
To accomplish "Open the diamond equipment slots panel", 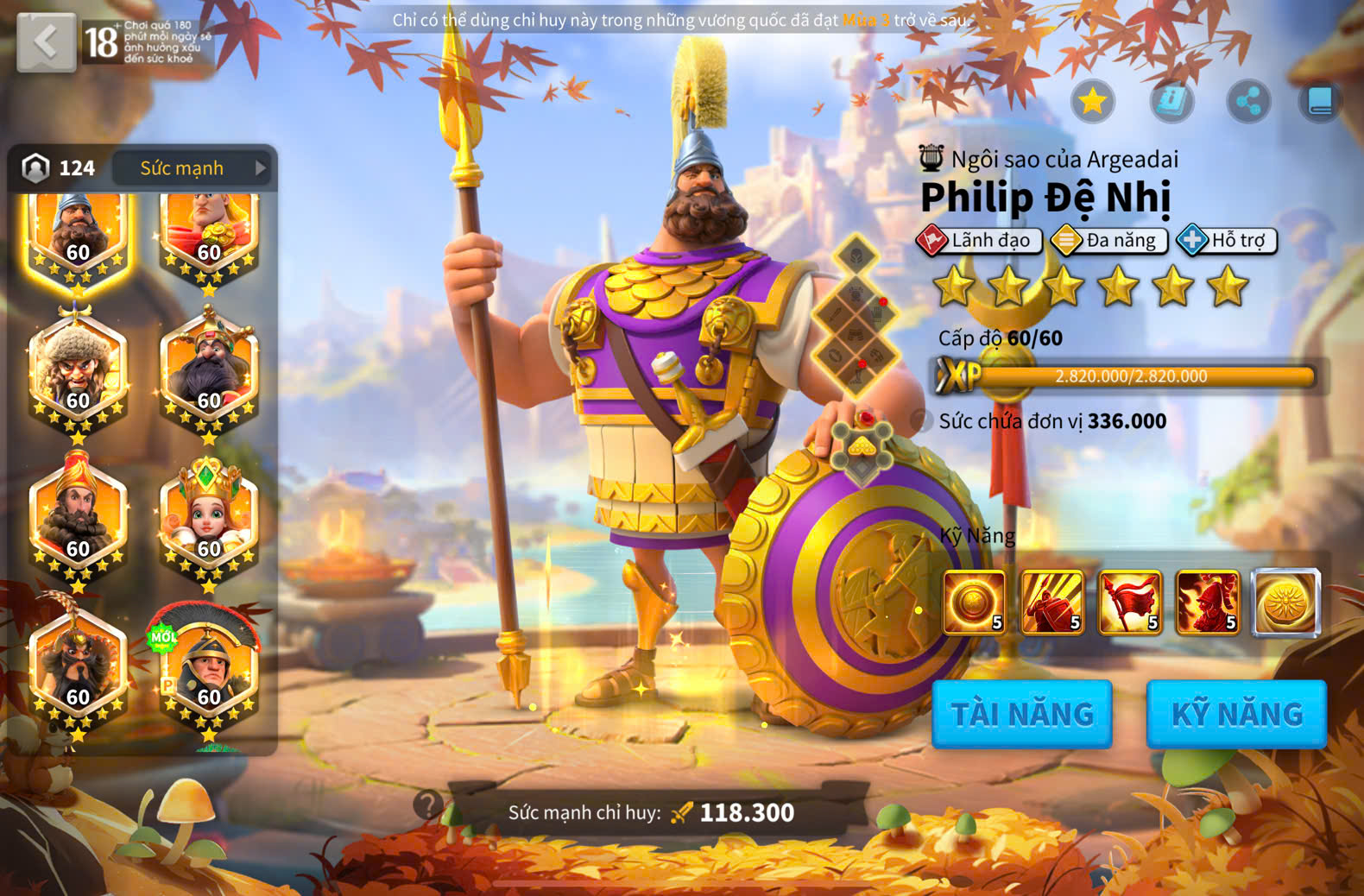I will coord(855,316).
